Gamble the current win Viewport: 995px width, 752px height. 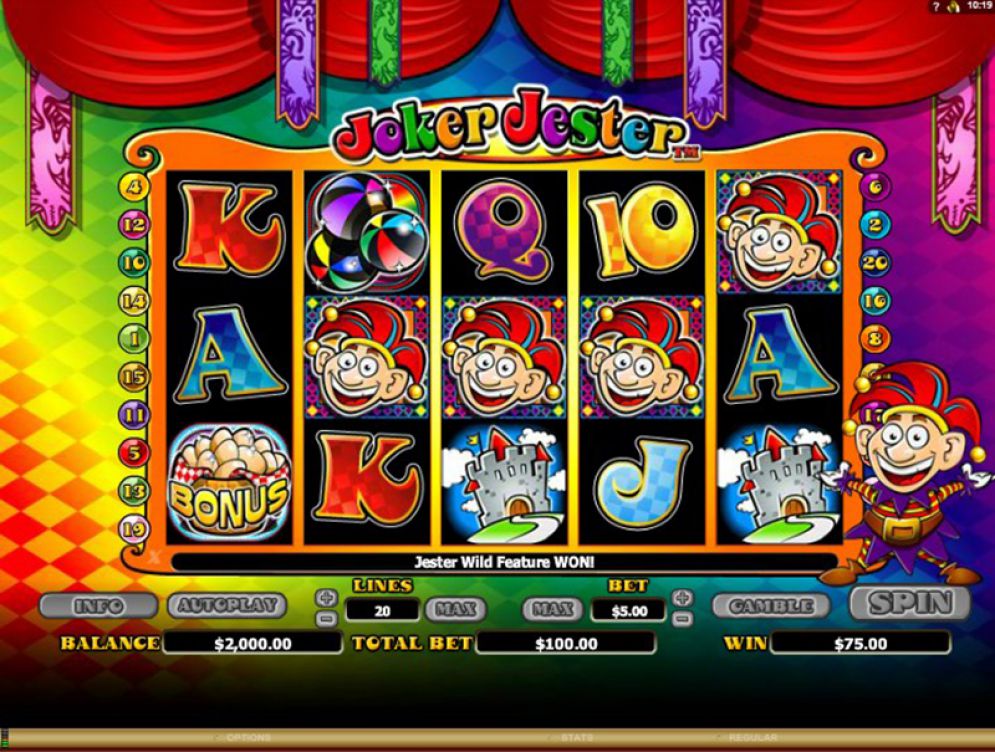[771, 606]
